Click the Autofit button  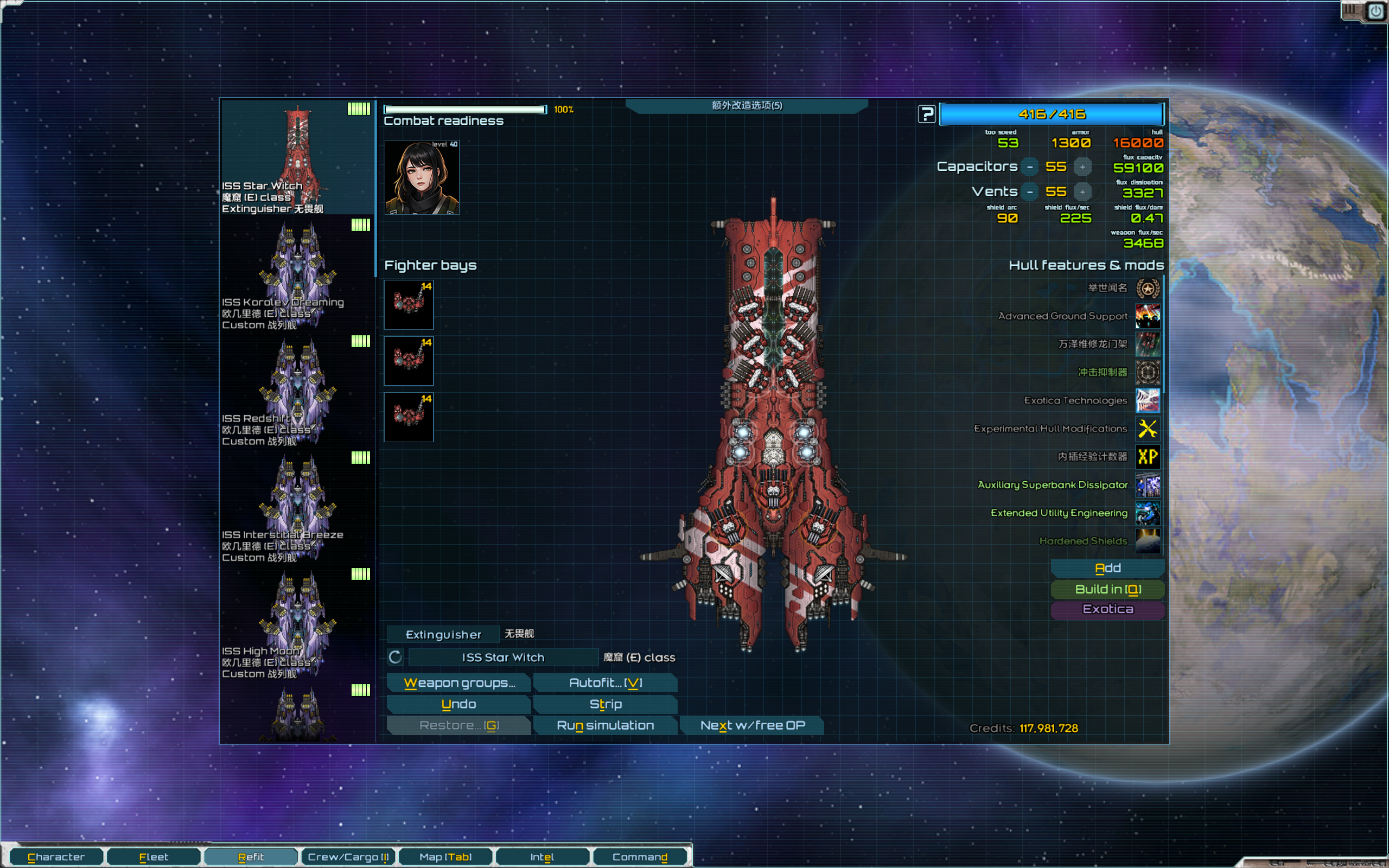coord(605,682)
